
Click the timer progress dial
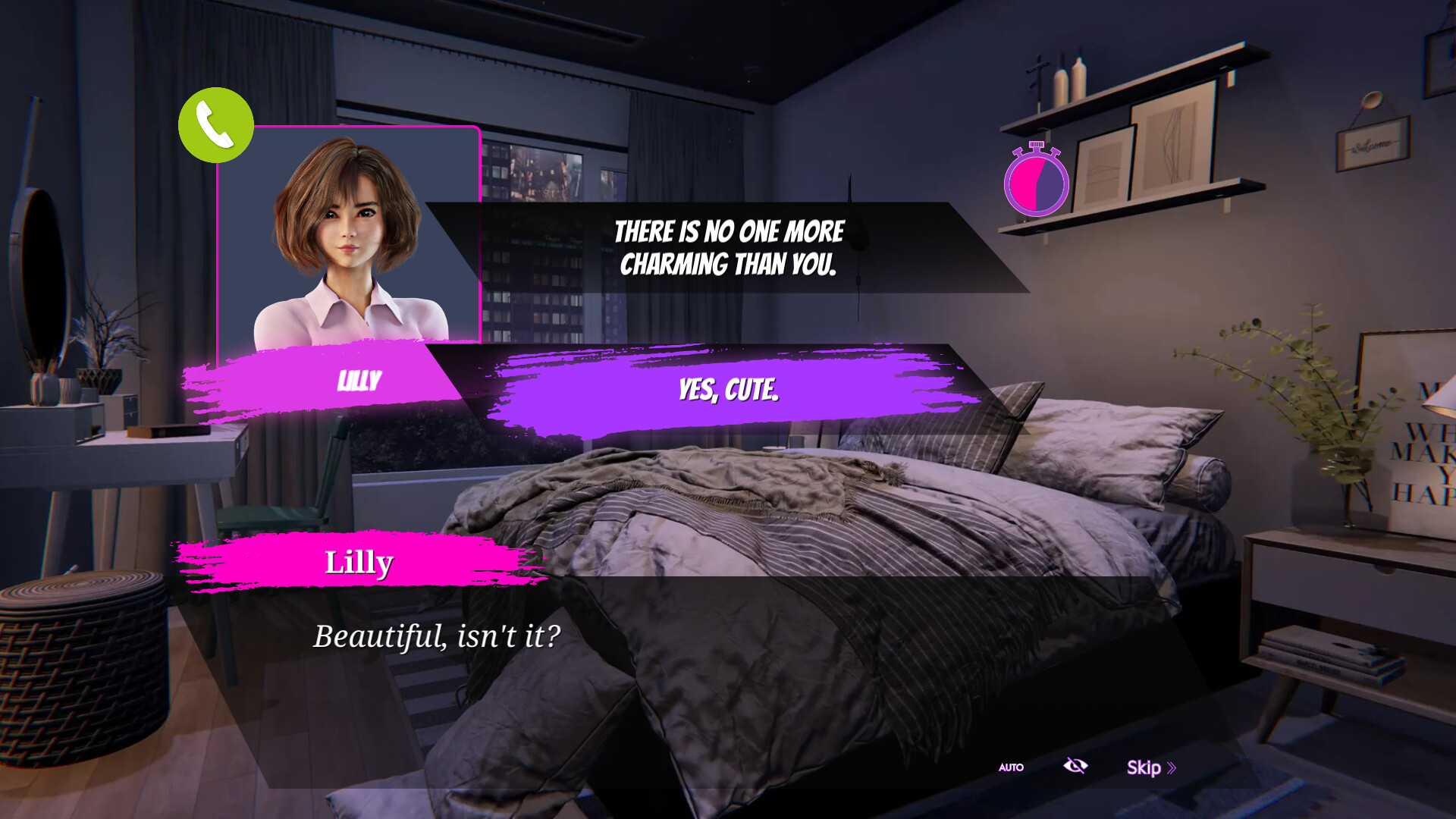tap(1037, 182)
